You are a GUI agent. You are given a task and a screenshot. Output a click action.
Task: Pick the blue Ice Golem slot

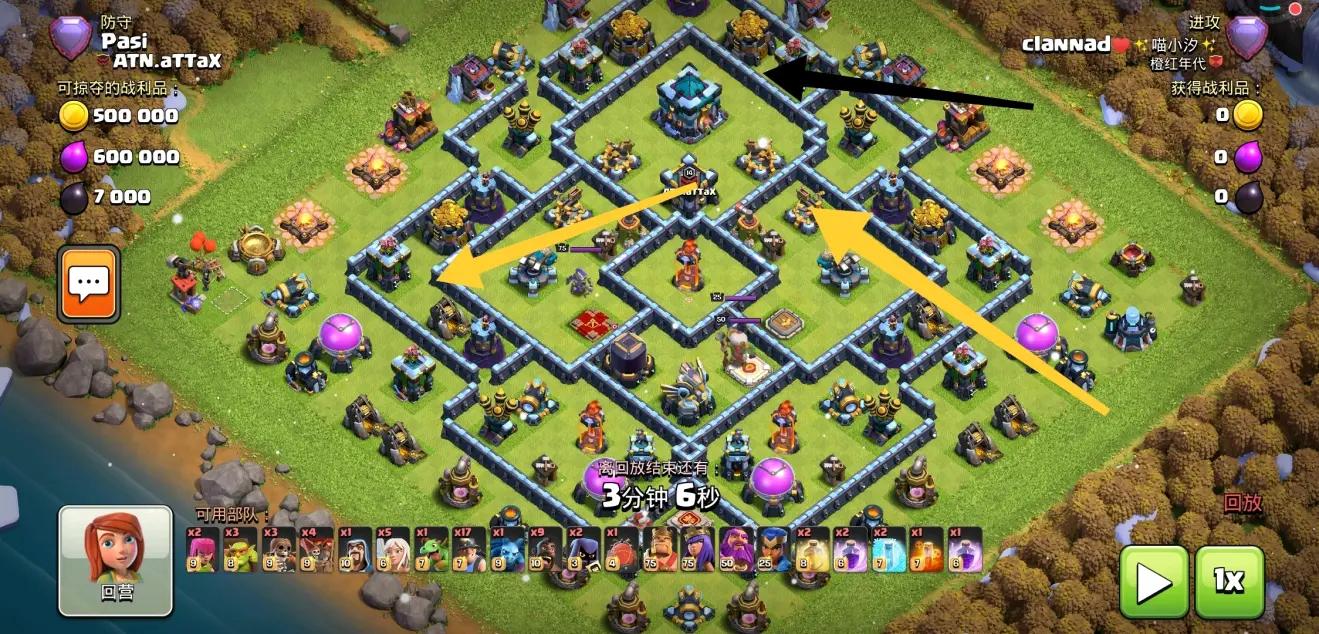[x=506, y=549]
